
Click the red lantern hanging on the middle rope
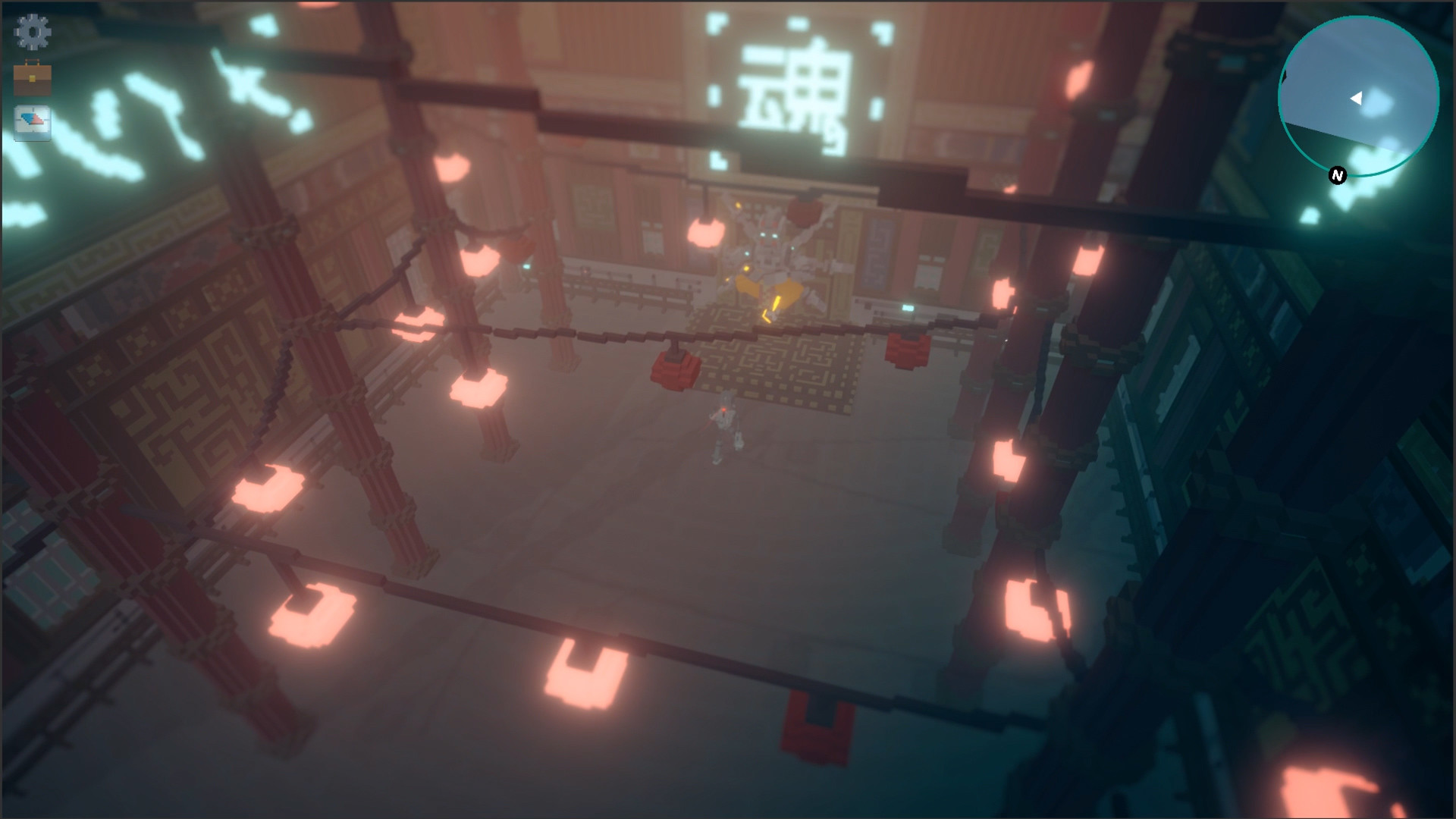[674, 372]
